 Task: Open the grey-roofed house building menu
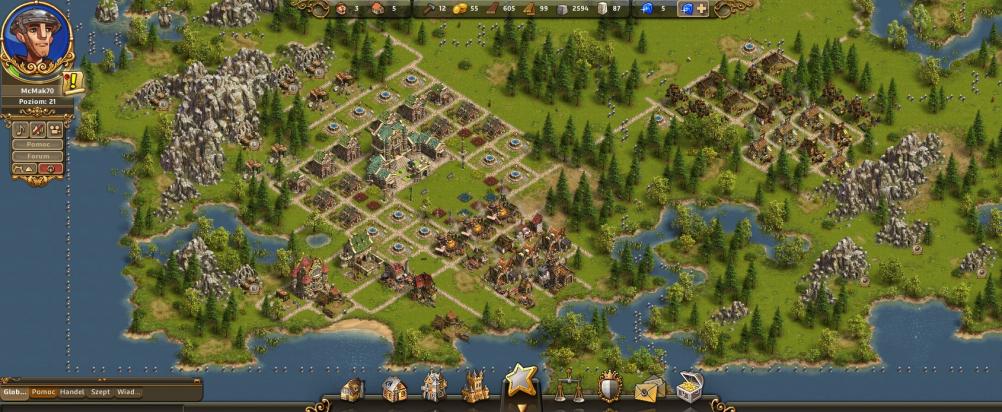395,389
